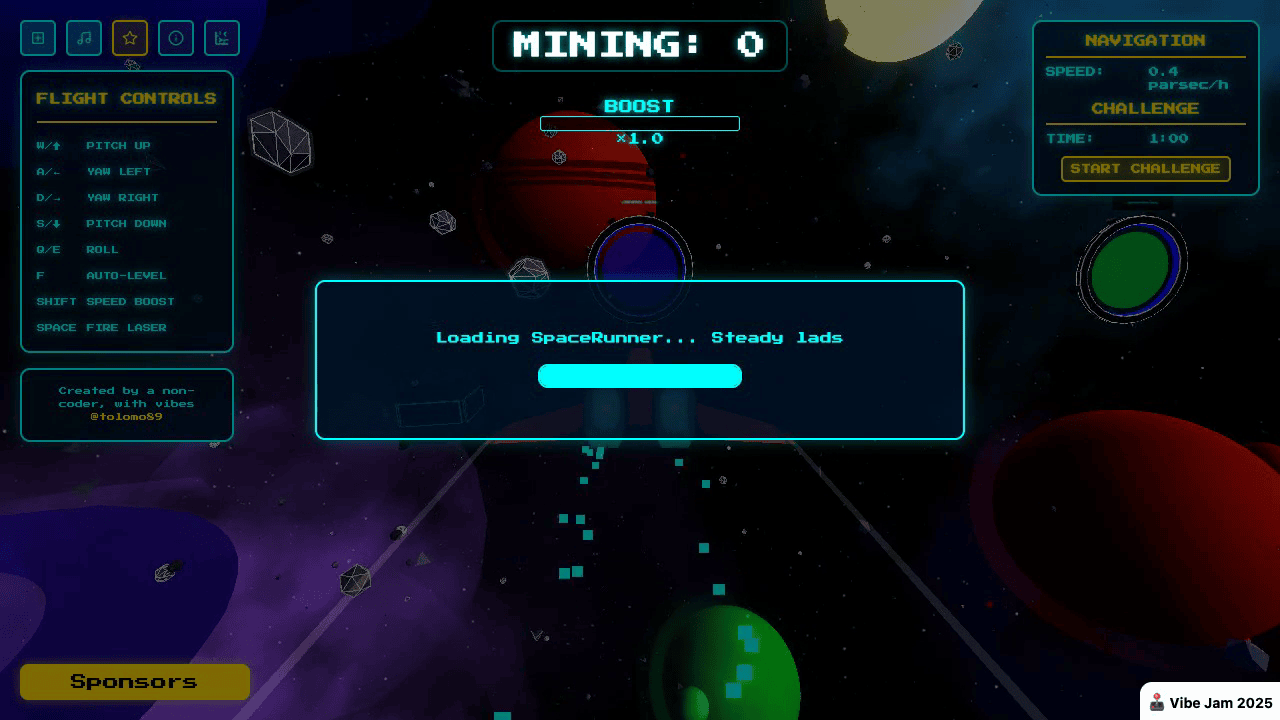
Task: Click the FLIGHT CONTROLS panel header
Action: coord(126,98)
